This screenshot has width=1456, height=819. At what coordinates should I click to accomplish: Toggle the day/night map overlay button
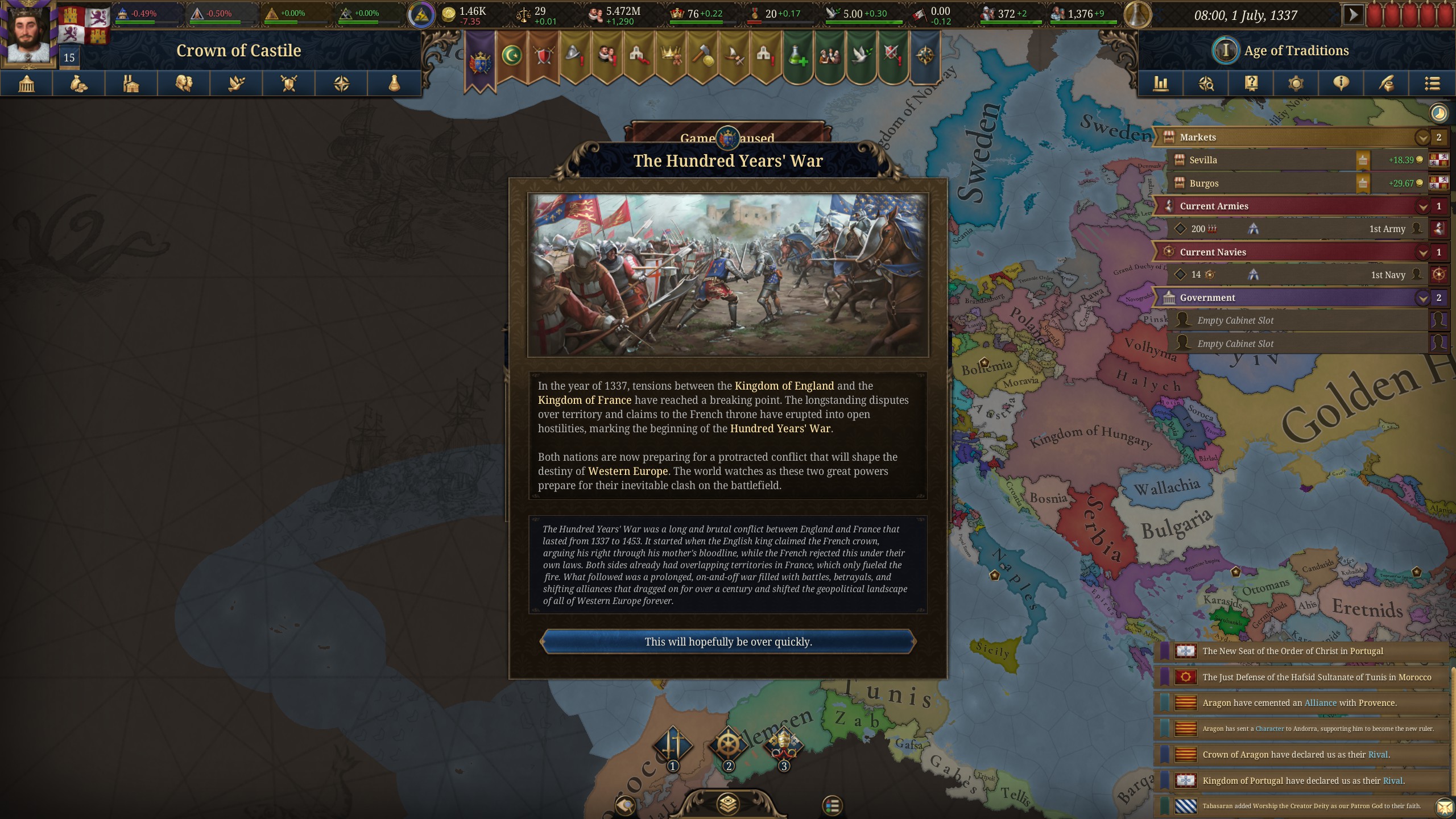point(1438,113)
